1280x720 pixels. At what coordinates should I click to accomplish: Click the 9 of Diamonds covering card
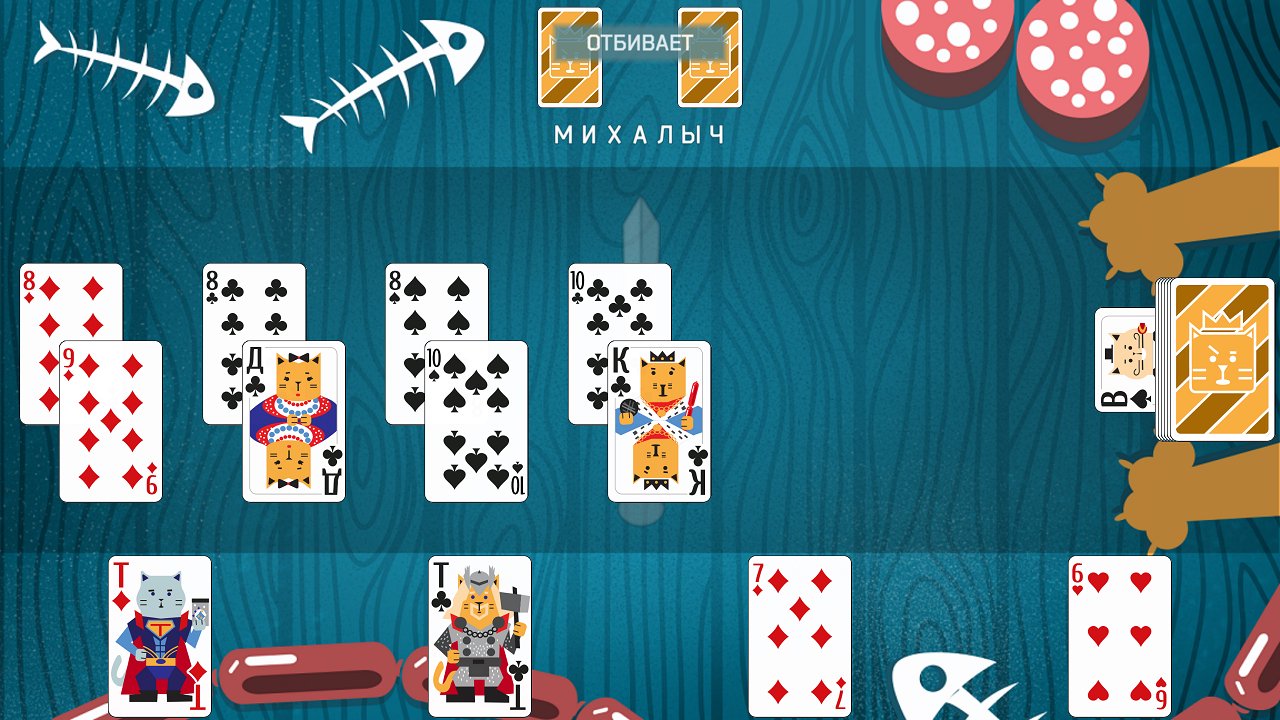(x=112, y=420)
